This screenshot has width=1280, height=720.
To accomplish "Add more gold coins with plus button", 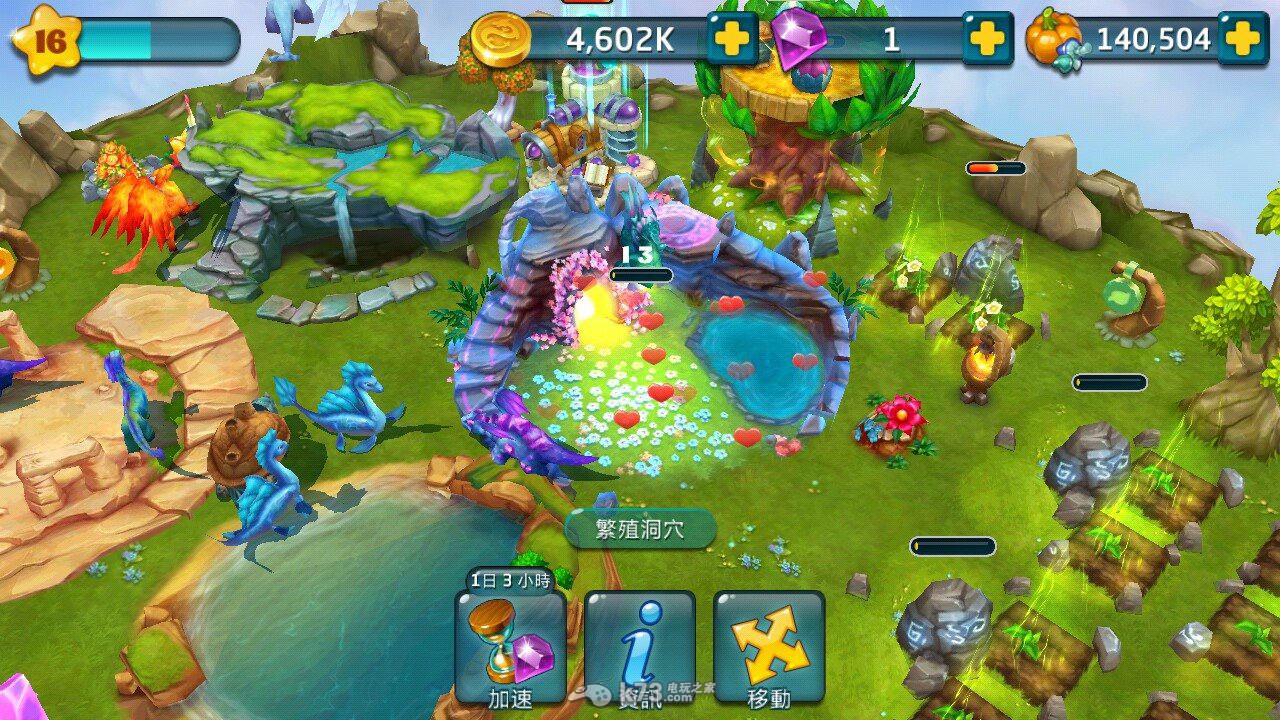I will tap(732, 39).
